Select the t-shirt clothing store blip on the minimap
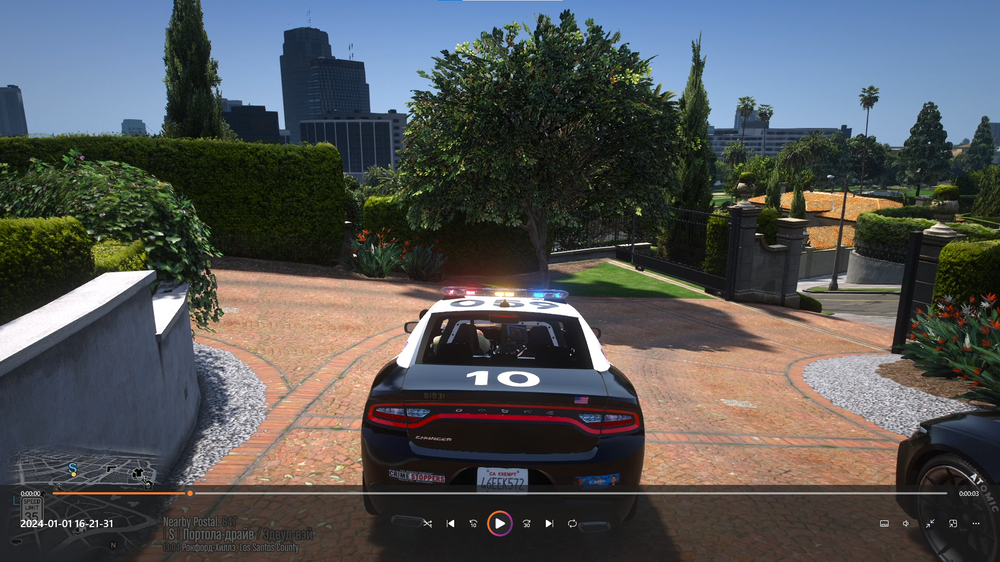Viewport: 1000px width, 562px height. pyautogui.click(x=136, y=473)
